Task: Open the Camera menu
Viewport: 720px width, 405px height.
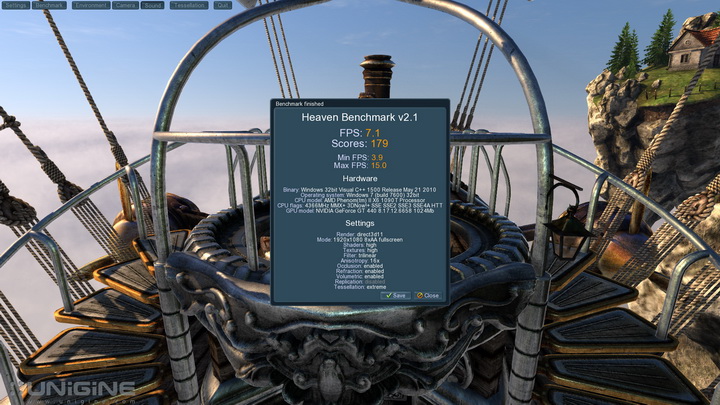Action: [125, 5]
